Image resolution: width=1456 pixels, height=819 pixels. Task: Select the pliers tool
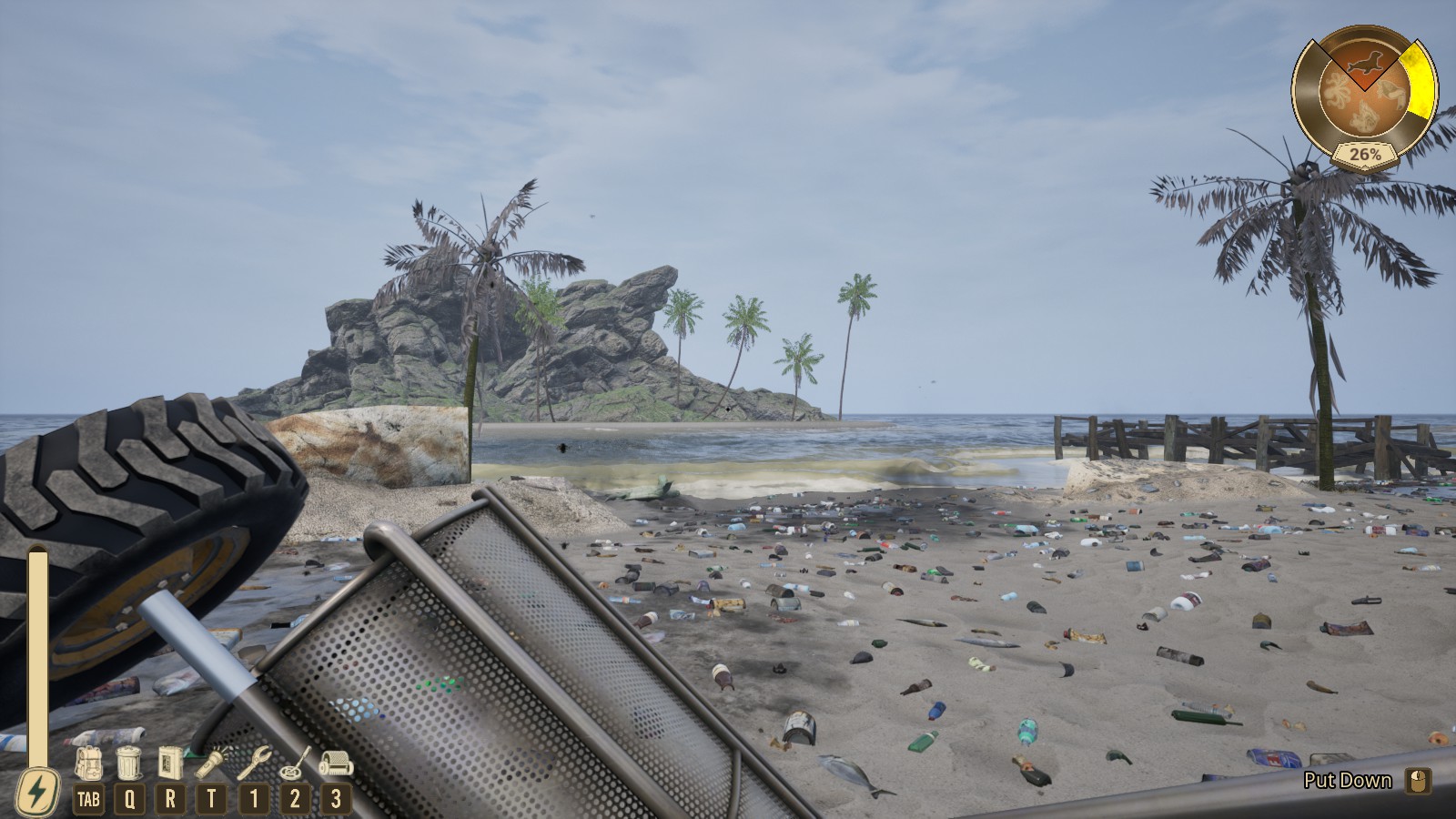(255, 763)
